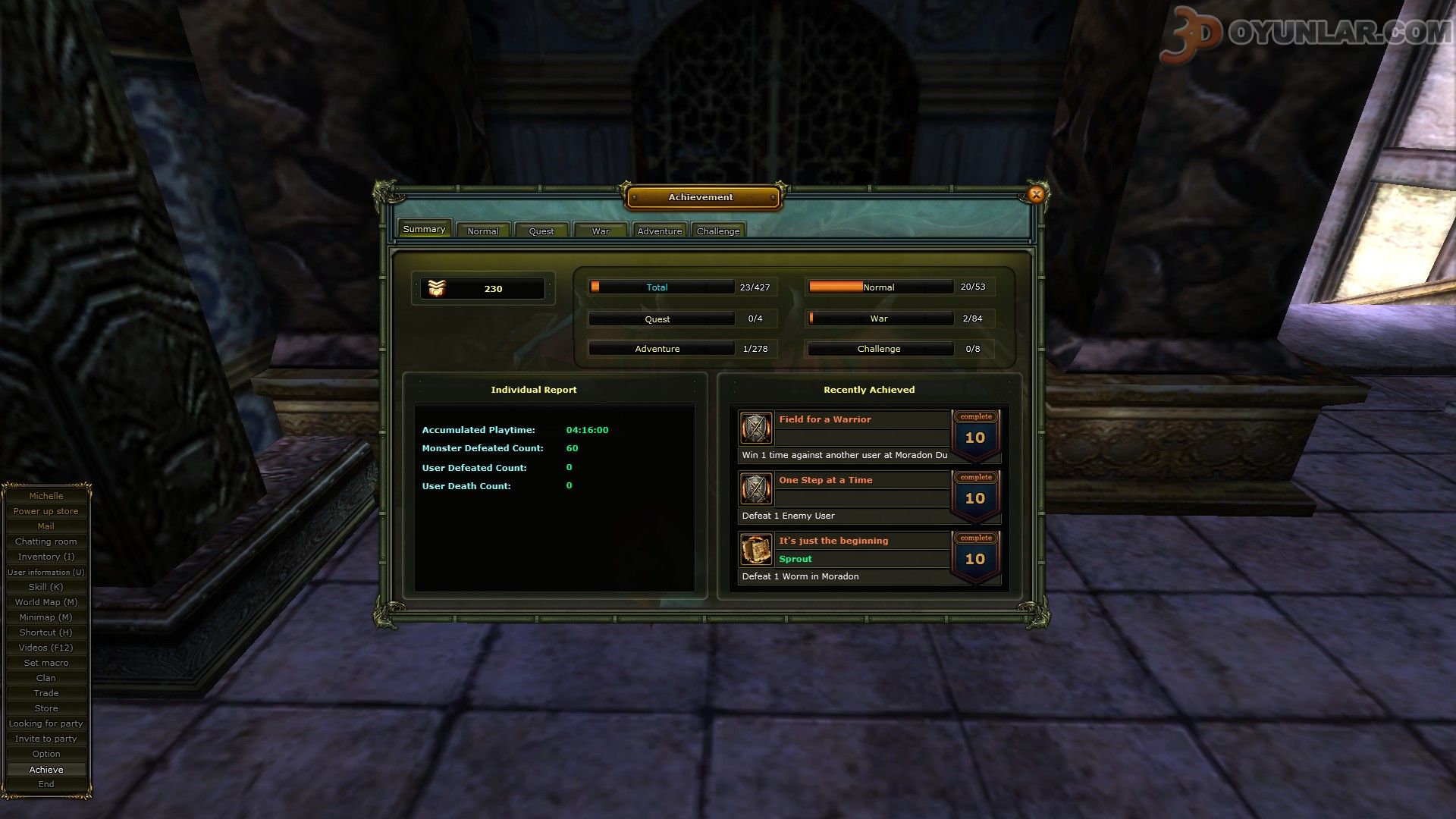Close the Achievement window

[x=1036, y=195]
